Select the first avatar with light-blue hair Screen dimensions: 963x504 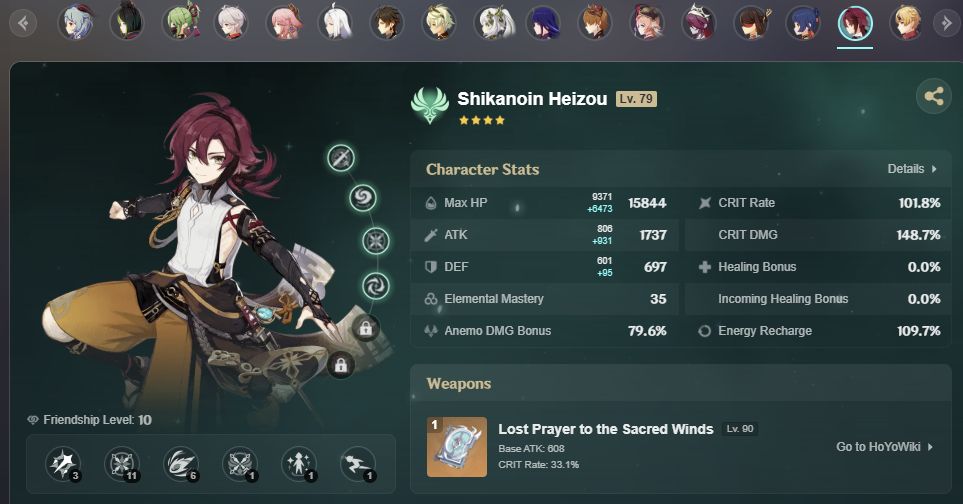(75, 21)
